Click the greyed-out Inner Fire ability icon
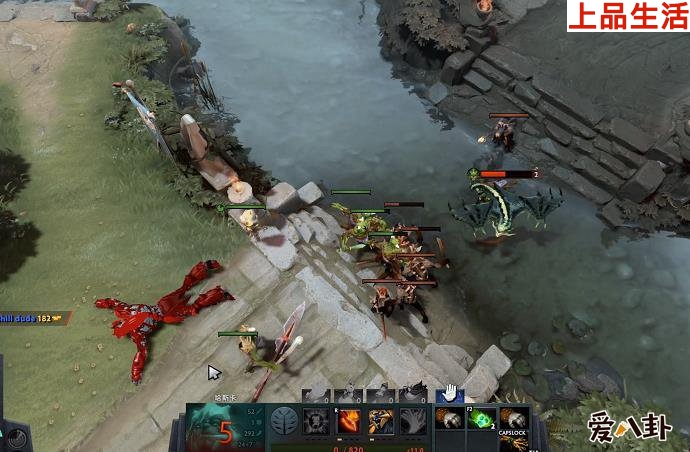The image size is (690, 452). coord(317,421)
